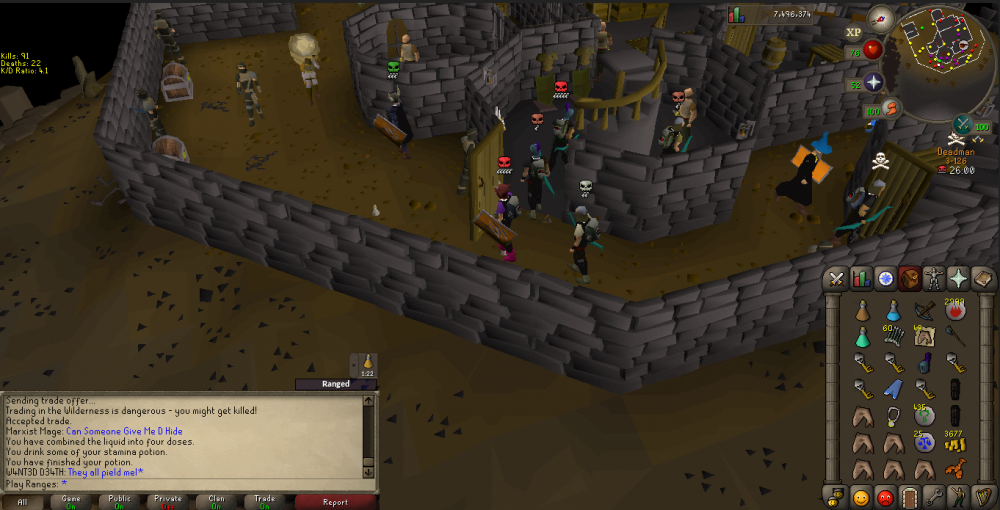Image resolution: width=1000 pixels, height=510 pixels.
Task: Open the Combat Options tab
Action: pyautogui.click(x=836, y=279)
